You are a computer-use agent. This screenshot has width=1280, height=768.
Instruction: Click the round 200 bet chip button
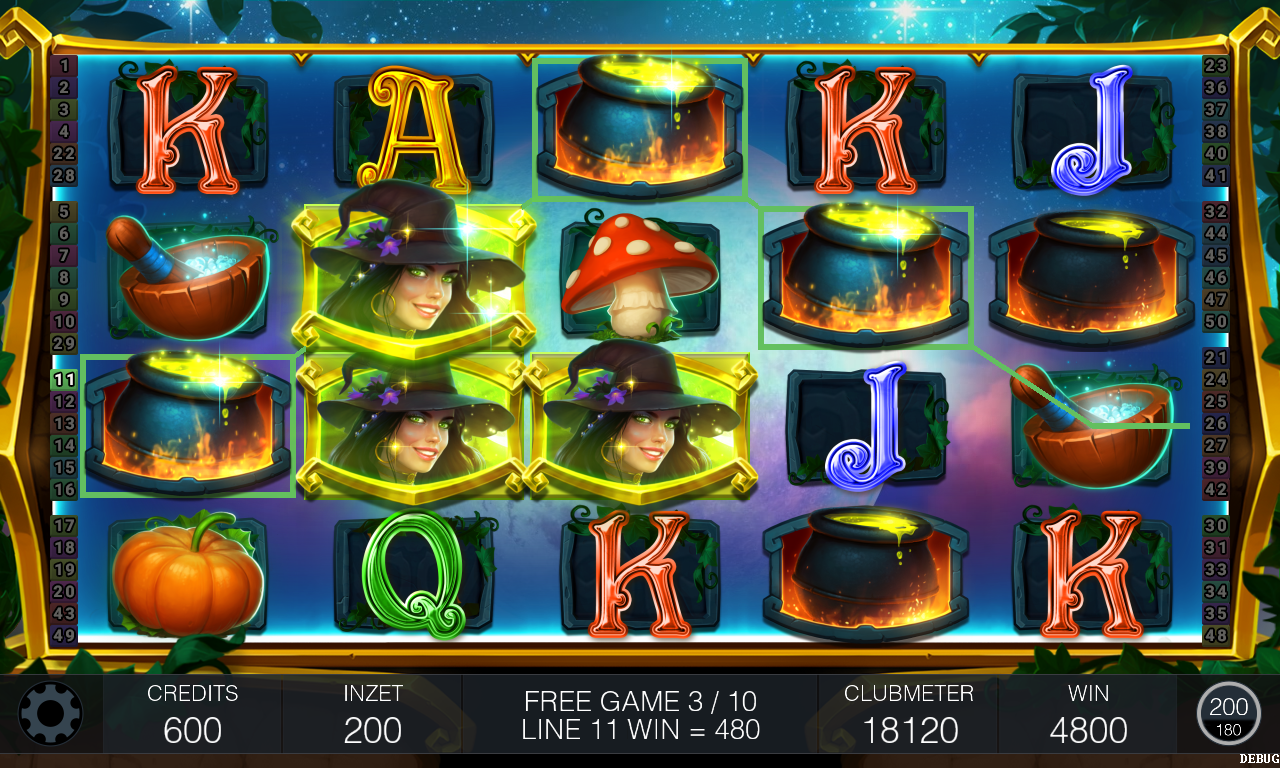pos(1228,713)
